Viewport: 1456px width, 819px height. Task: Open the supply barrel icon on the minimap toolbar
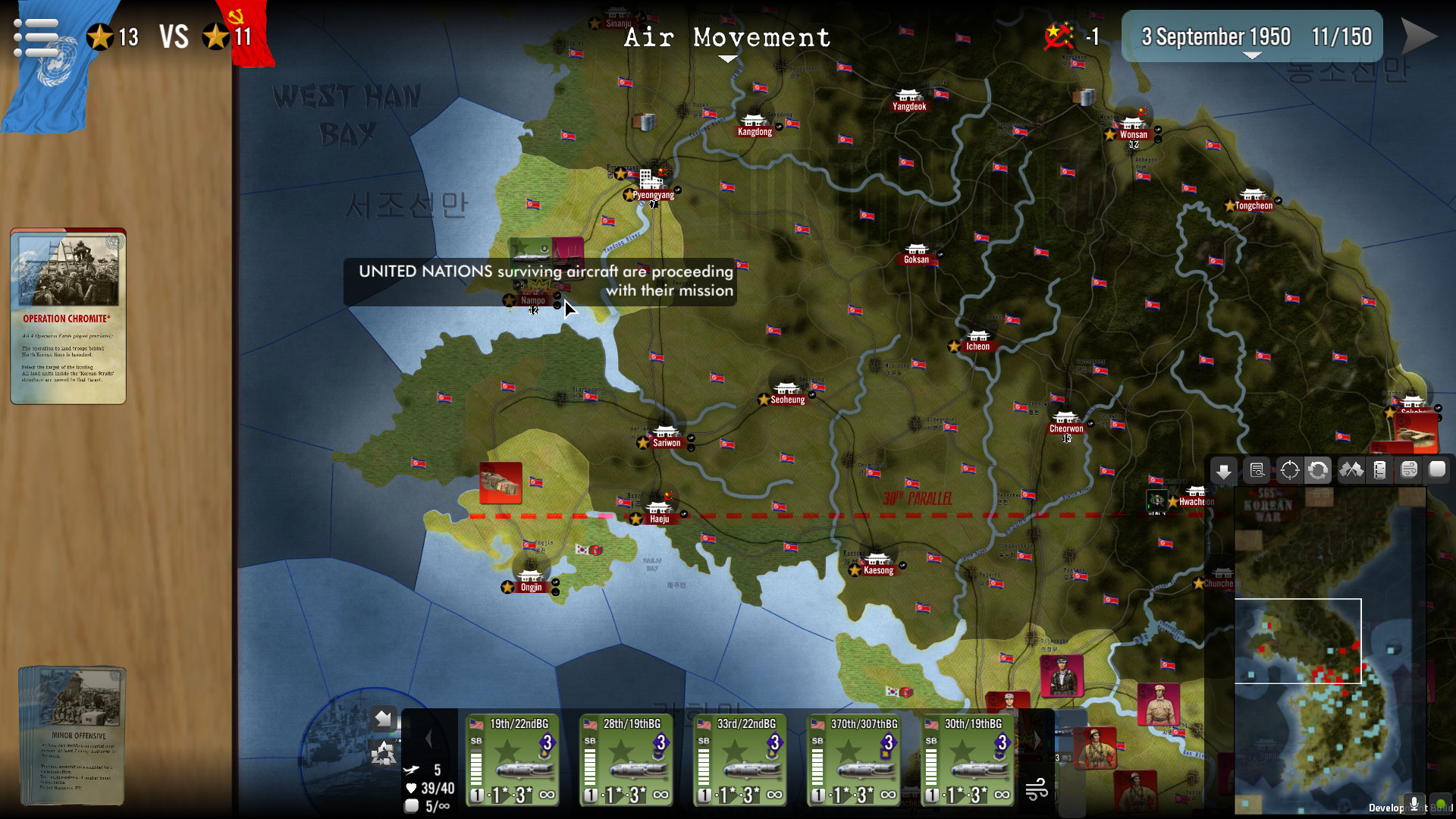pos(1381,470)
